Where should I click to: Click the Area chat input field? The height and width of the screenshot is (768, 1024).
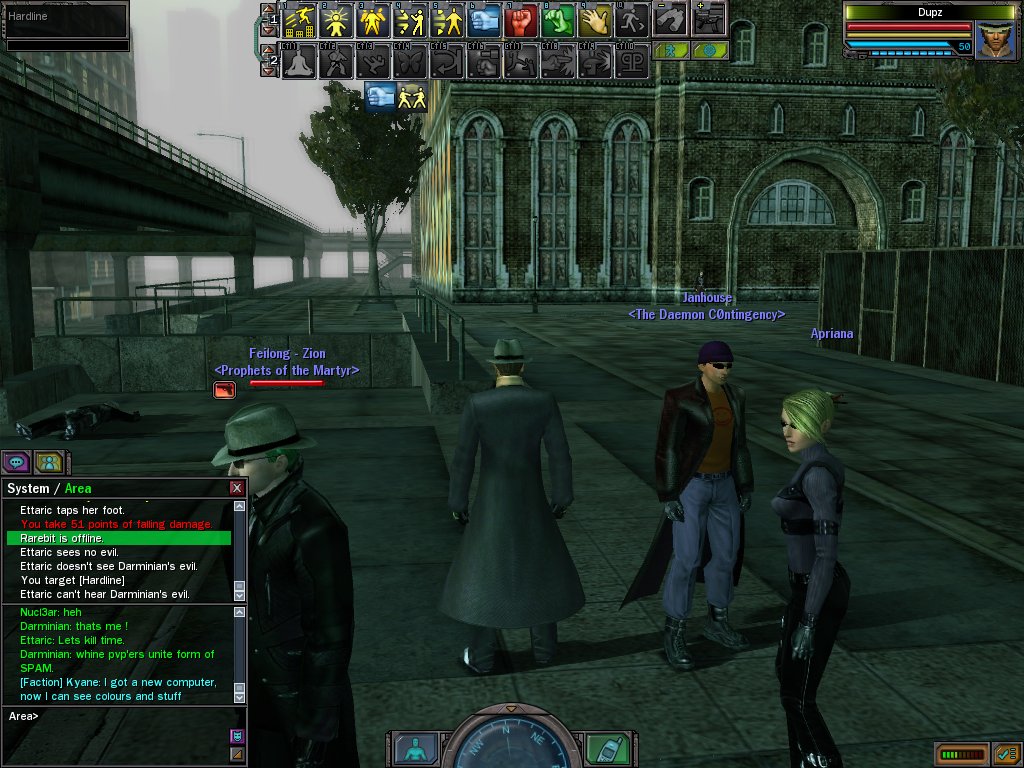[120, 716]
